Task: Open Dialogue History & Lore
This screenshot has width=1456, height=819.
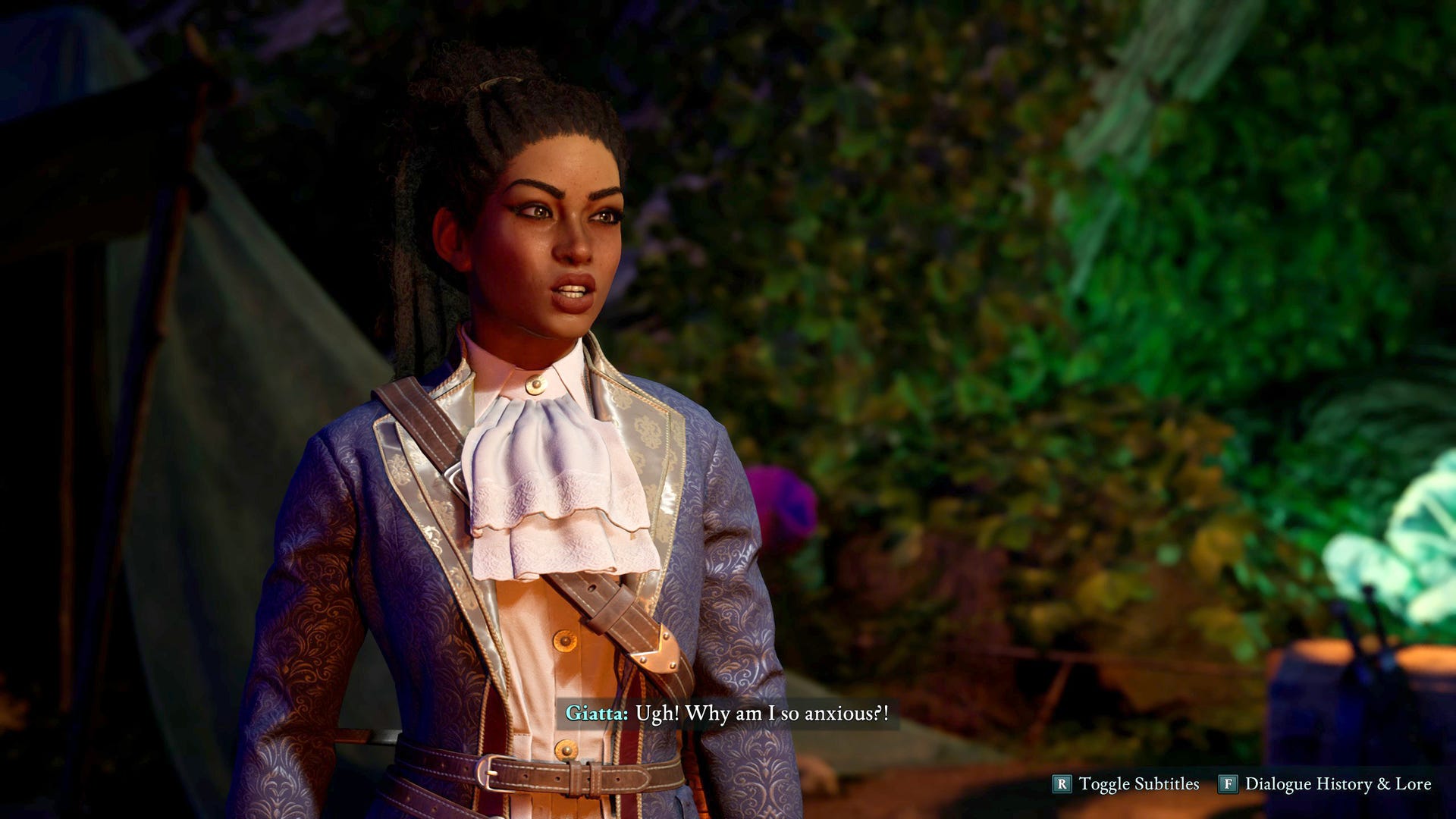Action: 1326,784
